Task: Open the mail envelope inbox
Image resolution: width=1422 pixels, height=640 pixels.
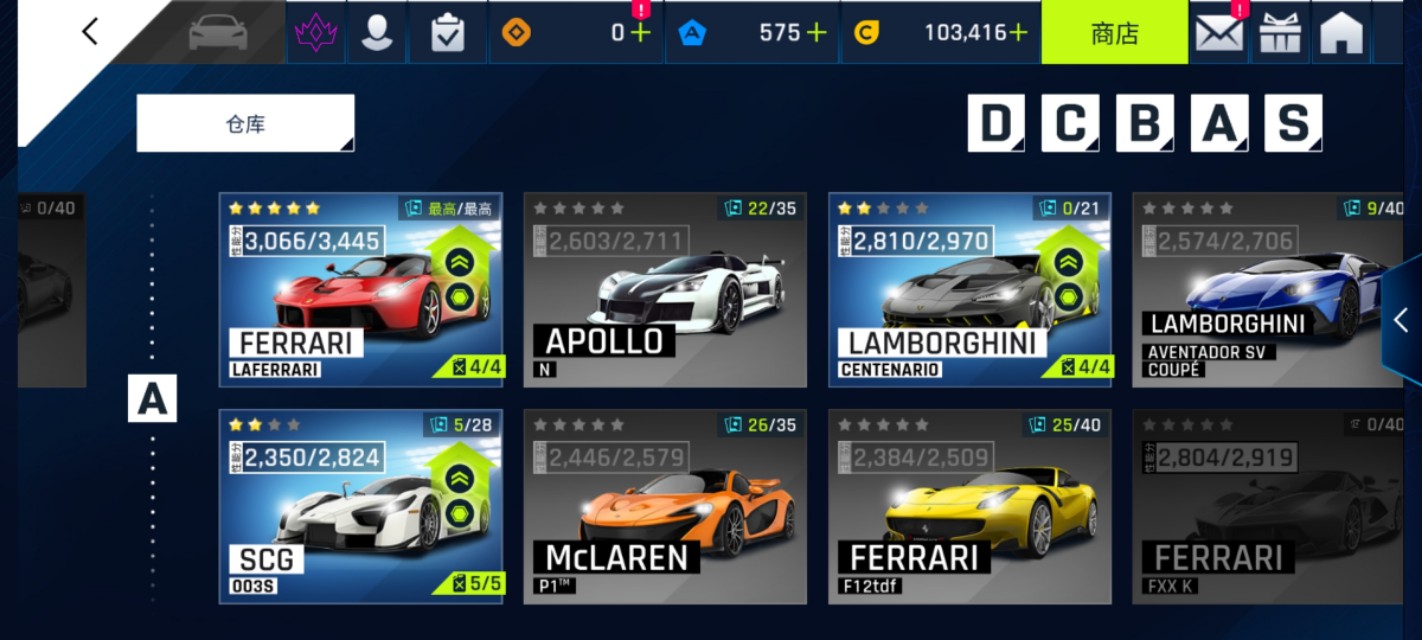Action: [1219, 33]
